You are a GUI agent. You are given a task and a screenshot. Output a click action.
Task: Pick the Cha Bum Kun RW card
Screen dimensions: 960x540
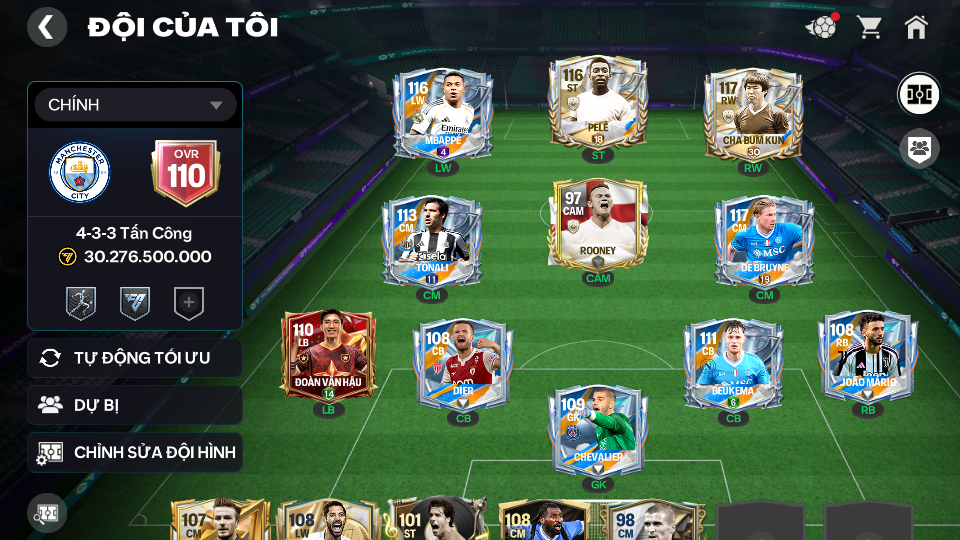(753, 114)
